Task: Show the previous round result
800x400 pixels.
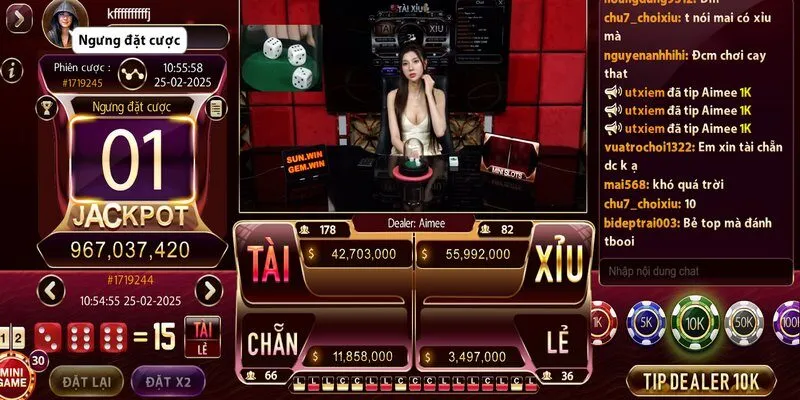Action: click(x=52, y=291)
